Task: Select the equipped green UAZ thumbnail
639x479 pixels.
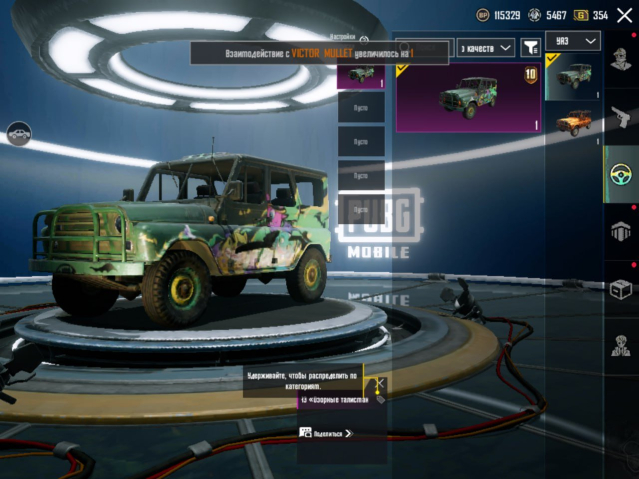Action: (574, 77)
